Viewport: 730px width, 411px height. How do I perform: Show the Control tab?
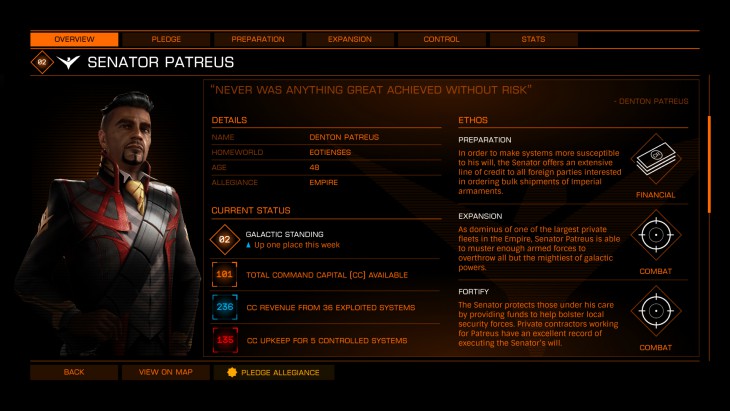click(441, 39)
